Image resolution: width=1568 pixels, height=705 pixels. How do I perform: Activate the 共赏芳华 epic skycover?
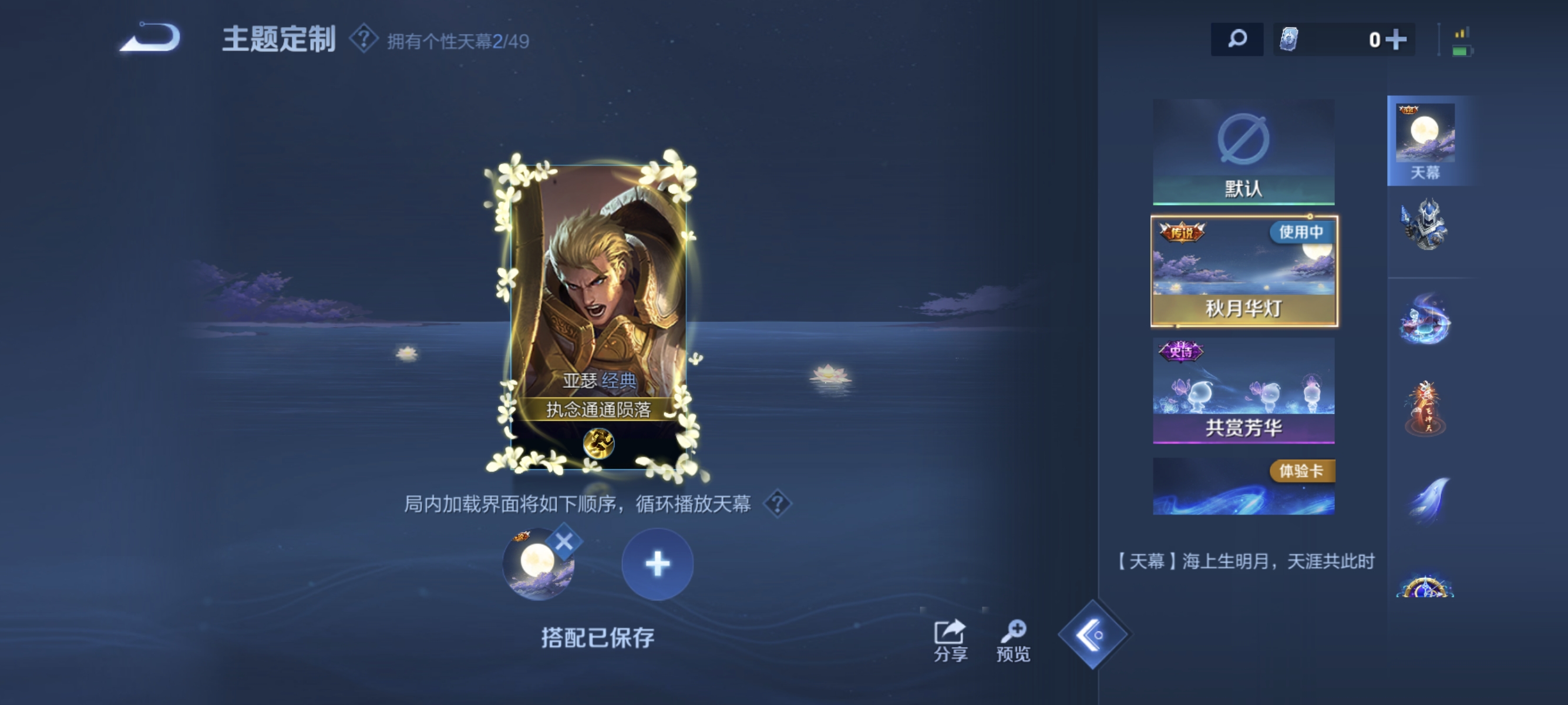pyautogui.click(x=1243, y=390)
